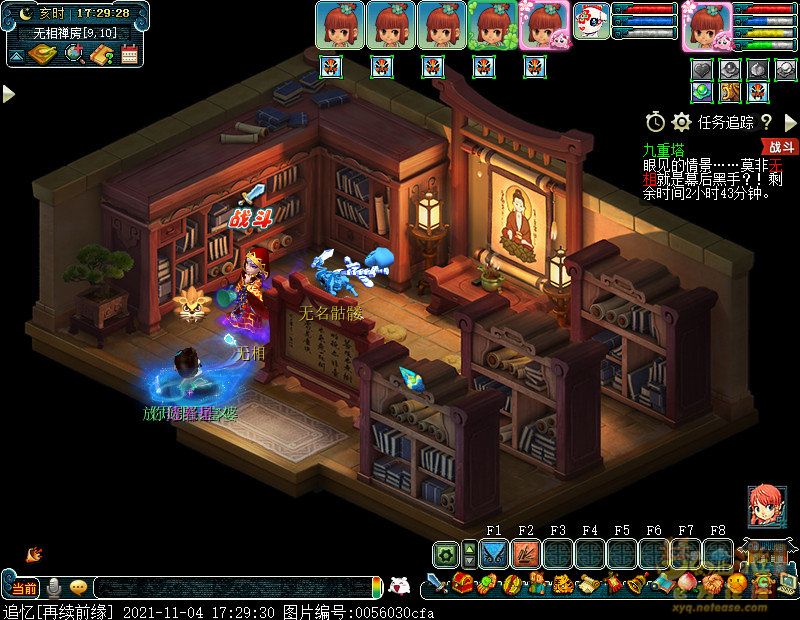Select the panda pet portrait
This screenshot has height=620, width=800.
click(x=591, y=22)
